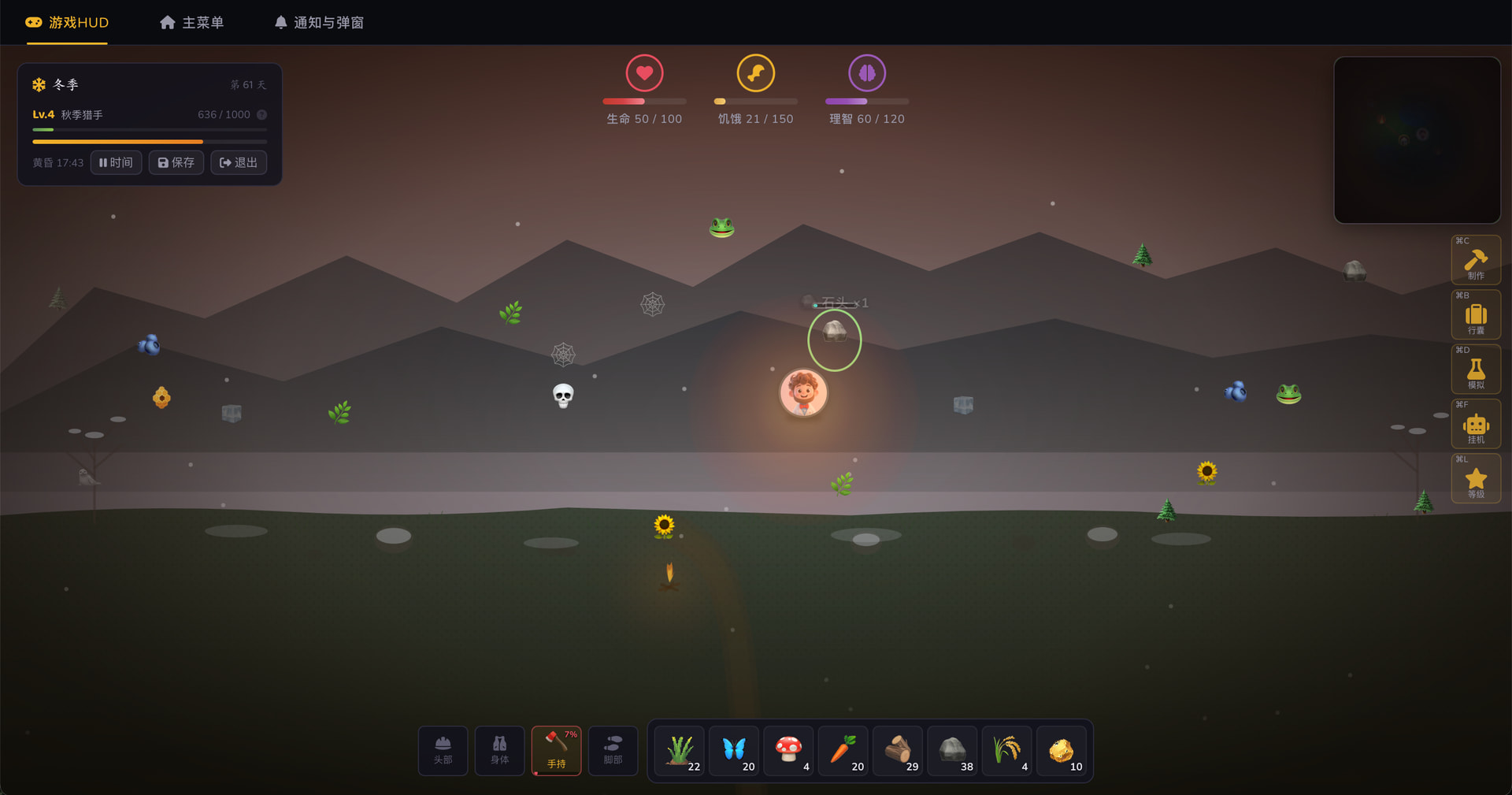
Task: Pick the carrot inventory slot
Action: point(843,752)
